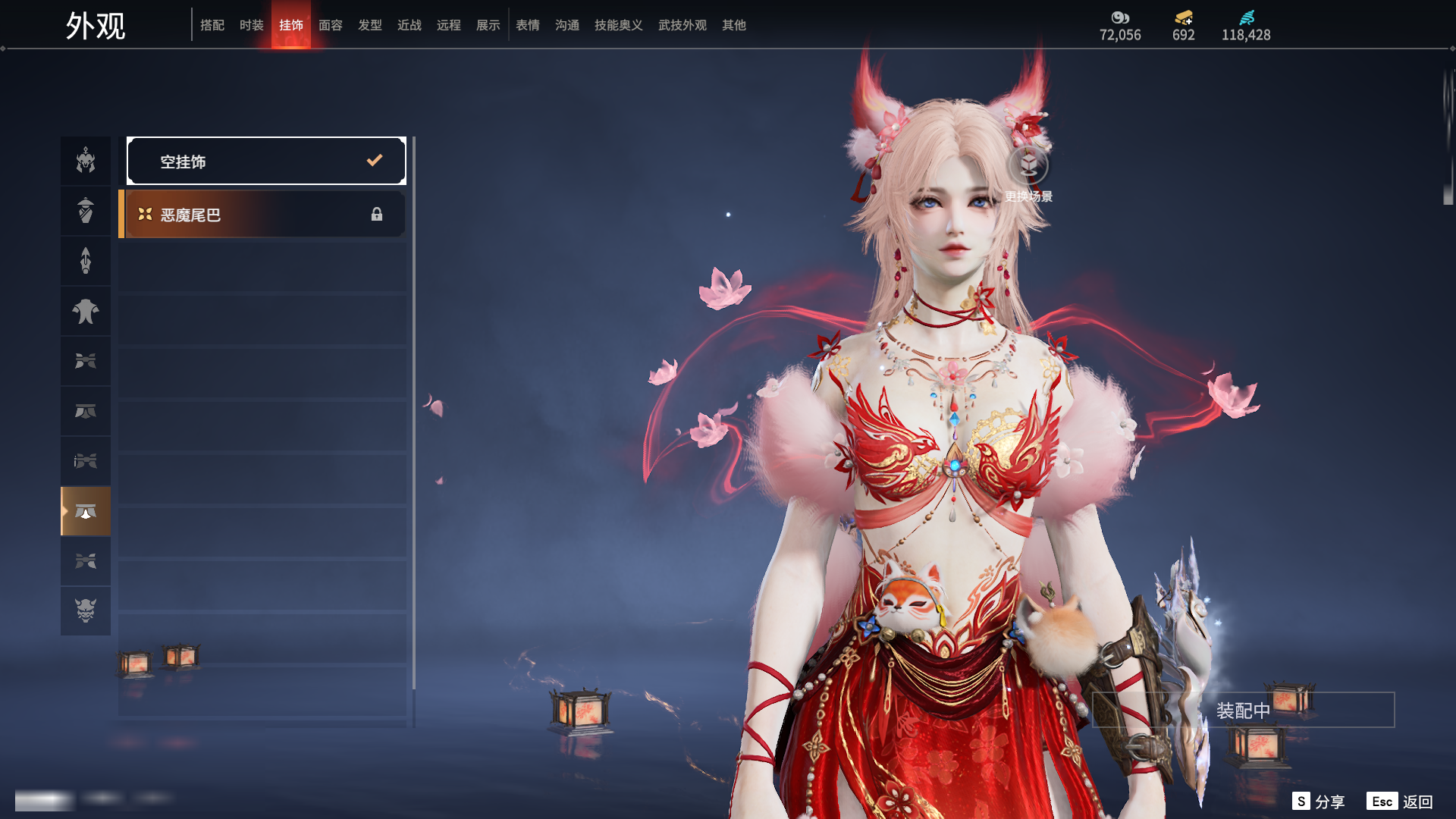Show the 展示 tab
Image resolution: width=1456 pixels, height=819 pixels.
click(x=488, y=25)
